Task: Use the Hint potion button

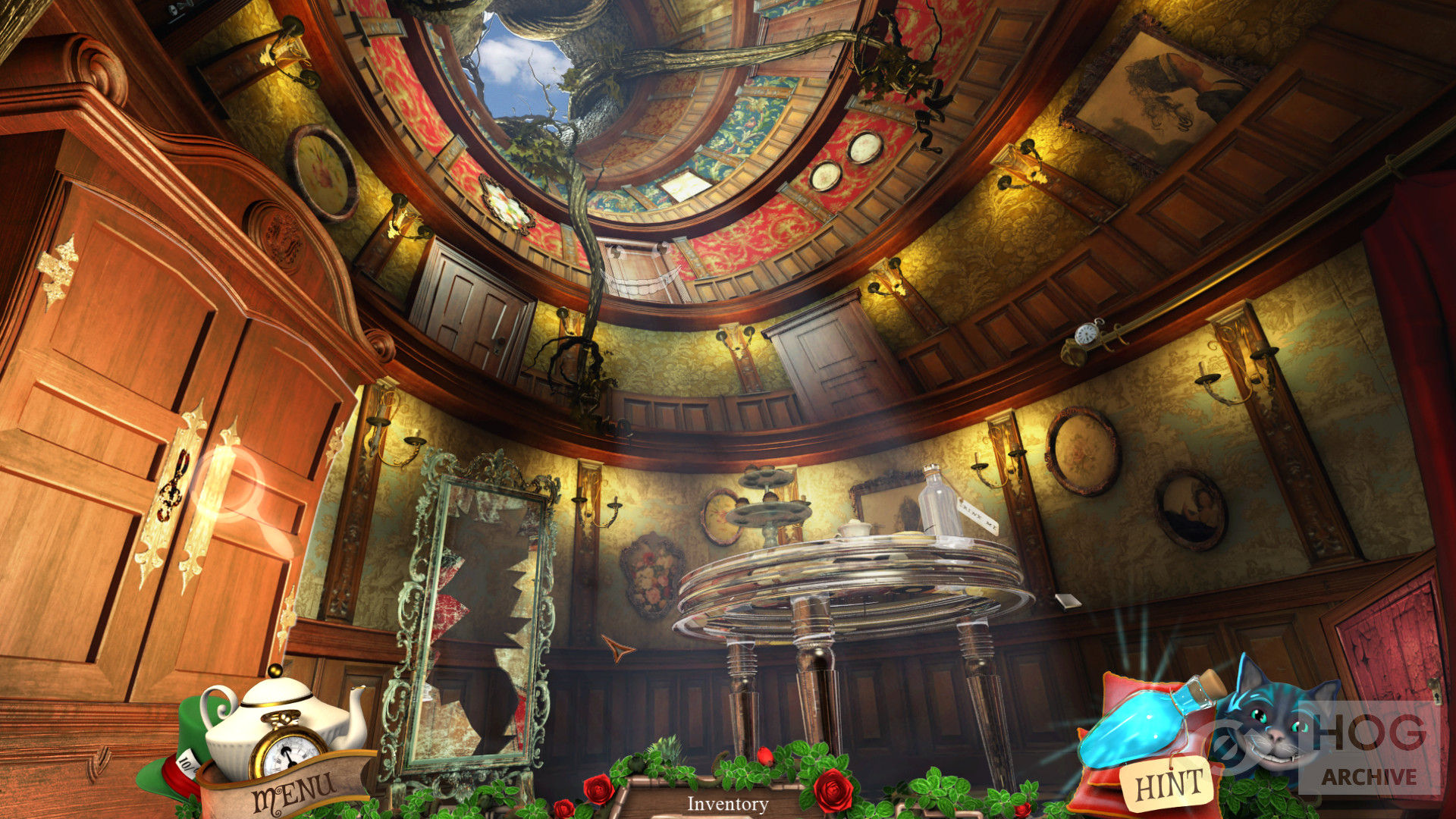Action: tap(1168, 783)
